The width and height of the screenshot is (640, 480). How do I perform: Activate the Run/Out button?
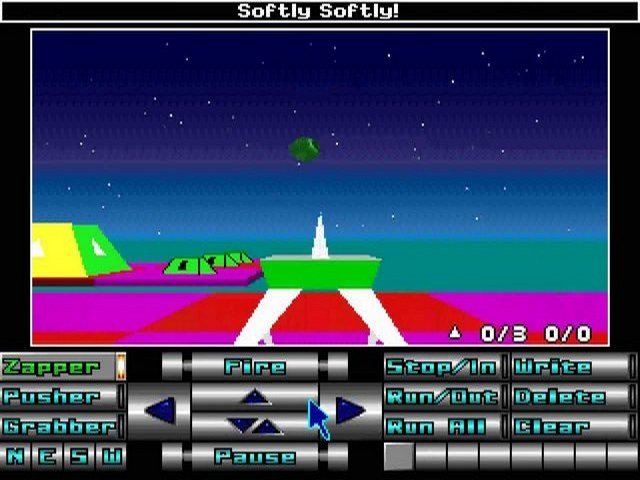441,397
